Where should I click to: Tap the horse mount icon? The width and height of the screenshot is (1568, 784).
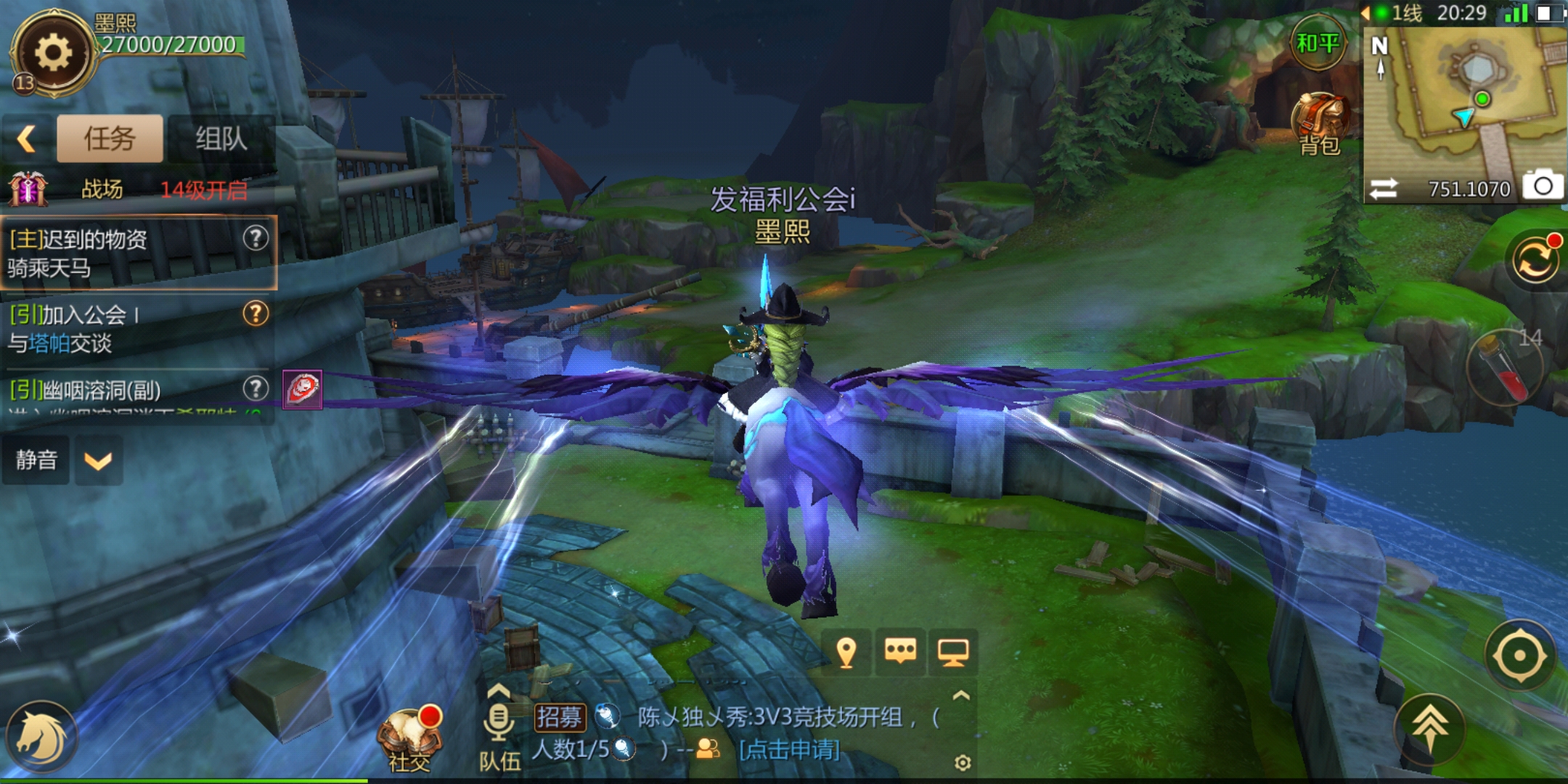point(41,738)
